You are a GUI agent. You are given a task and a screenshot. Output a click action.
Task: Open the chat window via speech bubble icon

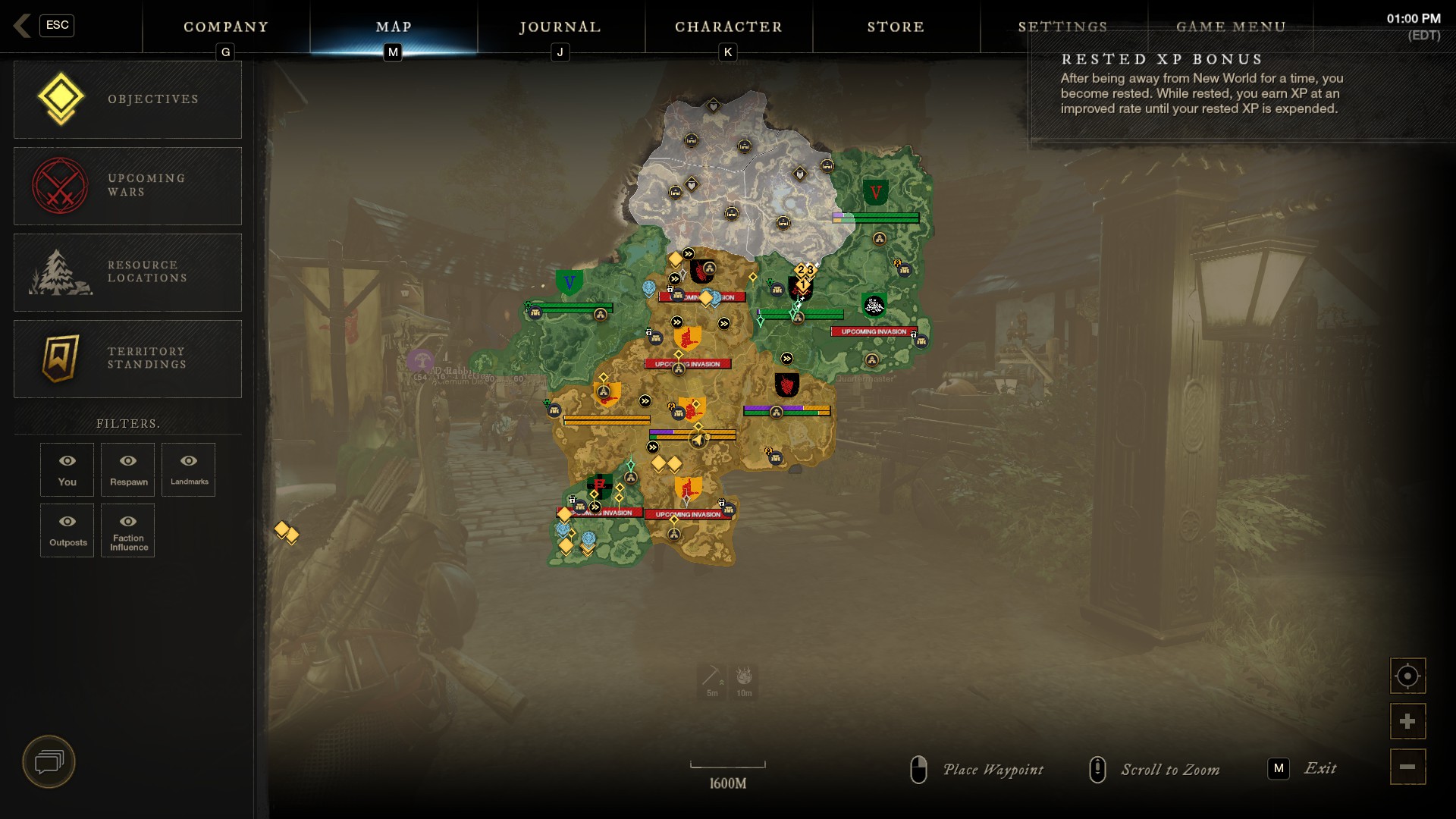[x=49, y=762]
